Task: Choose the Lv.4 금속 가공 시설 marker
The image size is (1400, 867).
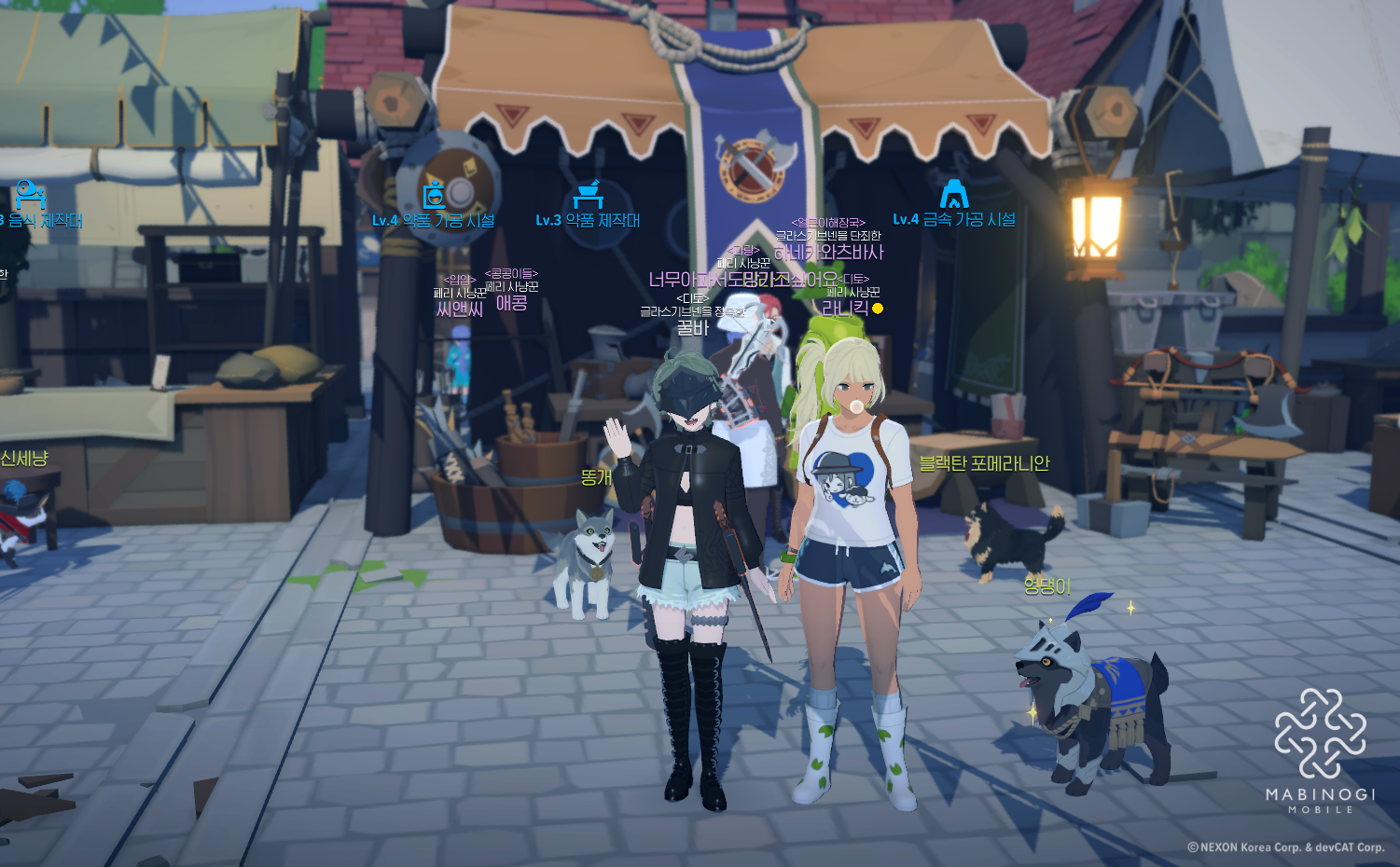Action: click(953, 195)
